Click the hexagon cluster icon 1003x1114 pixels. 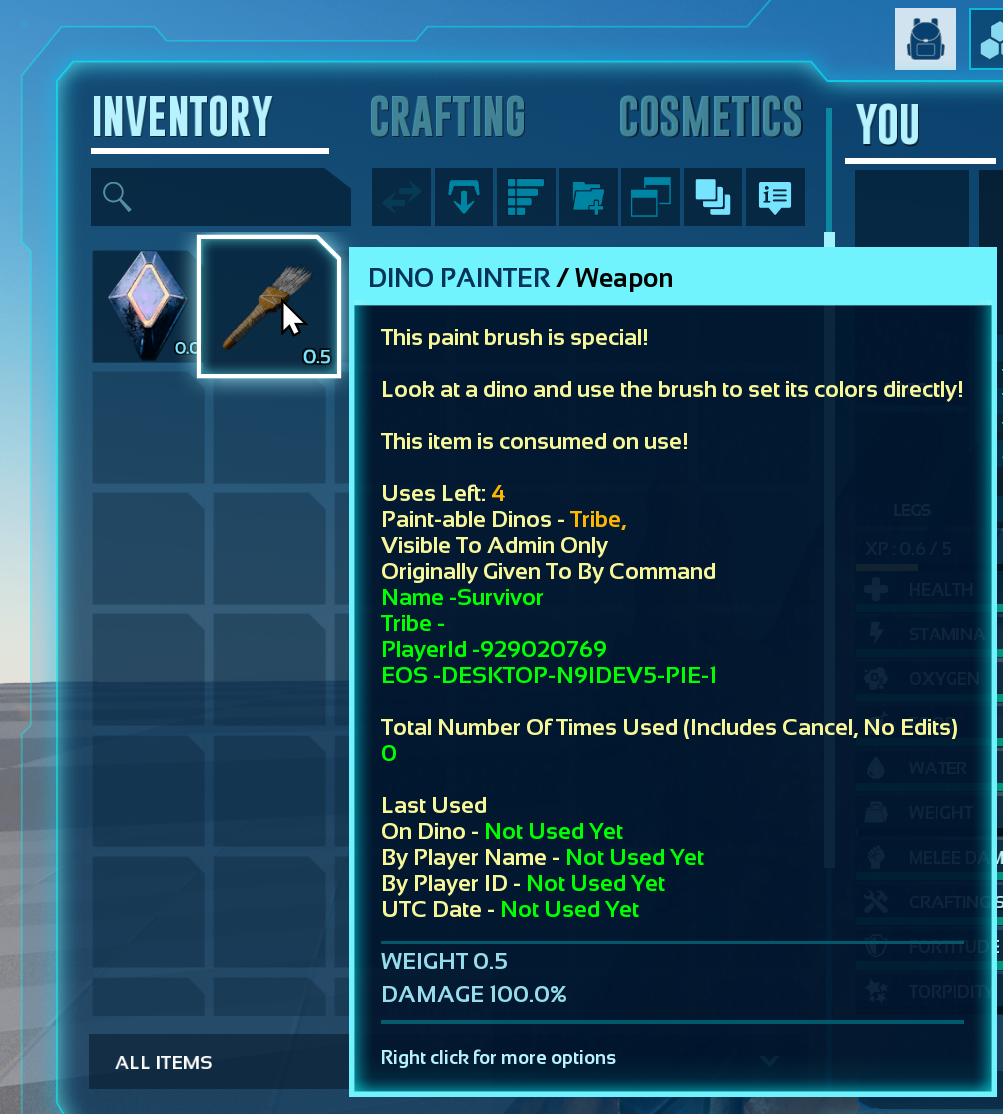point(988,40)
